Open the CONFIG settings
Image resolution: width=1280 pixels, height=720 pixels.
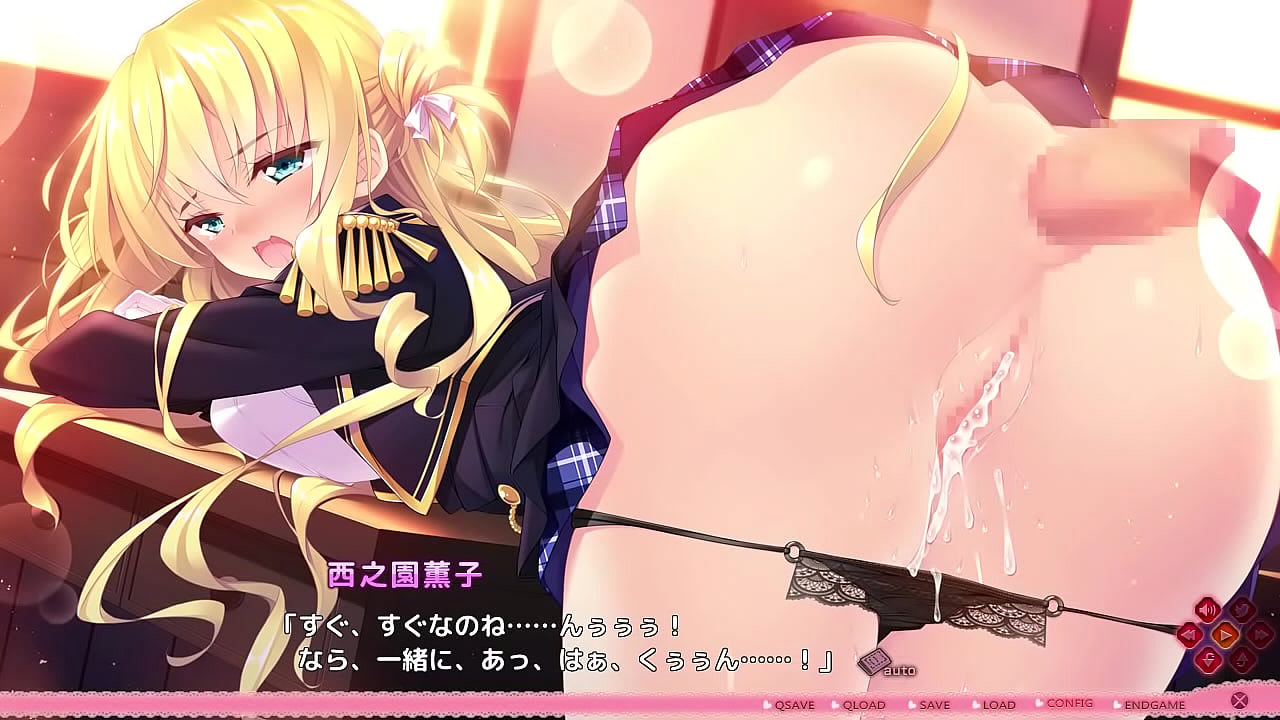(x=1069, y=704)
